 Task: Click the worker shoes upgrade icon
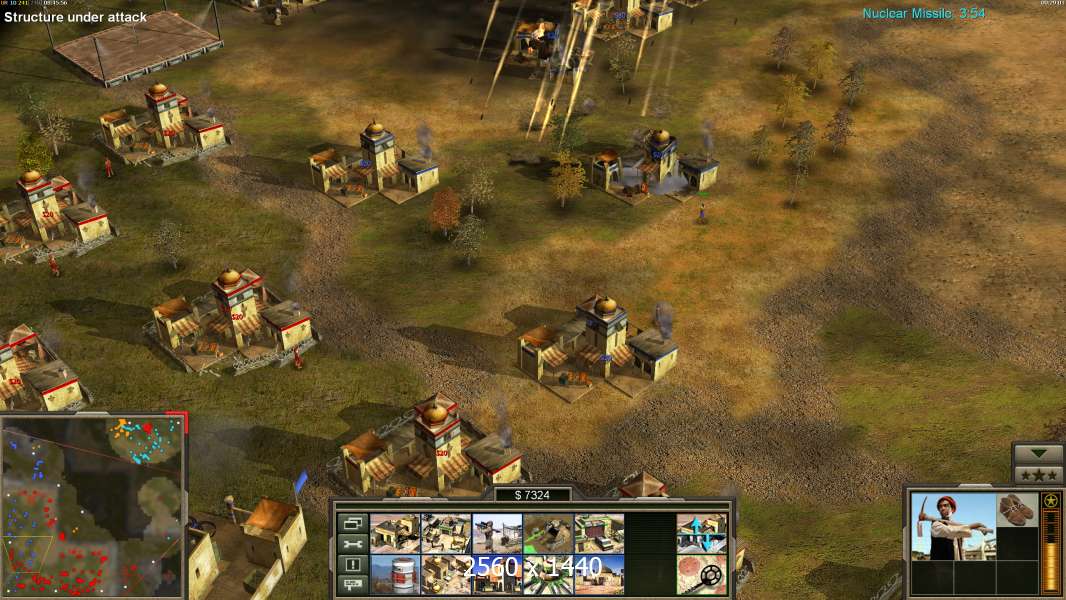tap(1017, 510)
